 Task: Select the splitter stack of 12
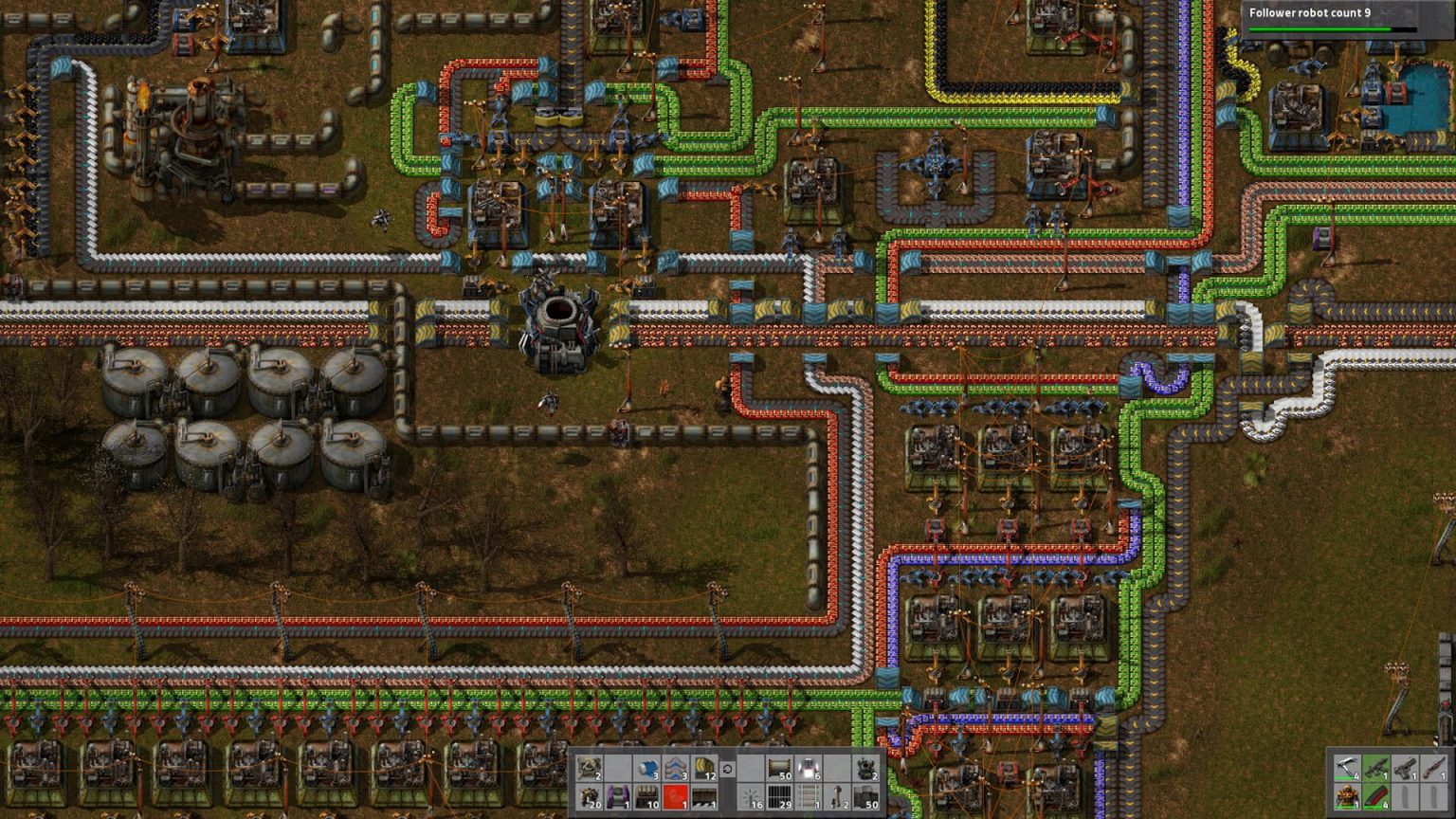point(704,768)
